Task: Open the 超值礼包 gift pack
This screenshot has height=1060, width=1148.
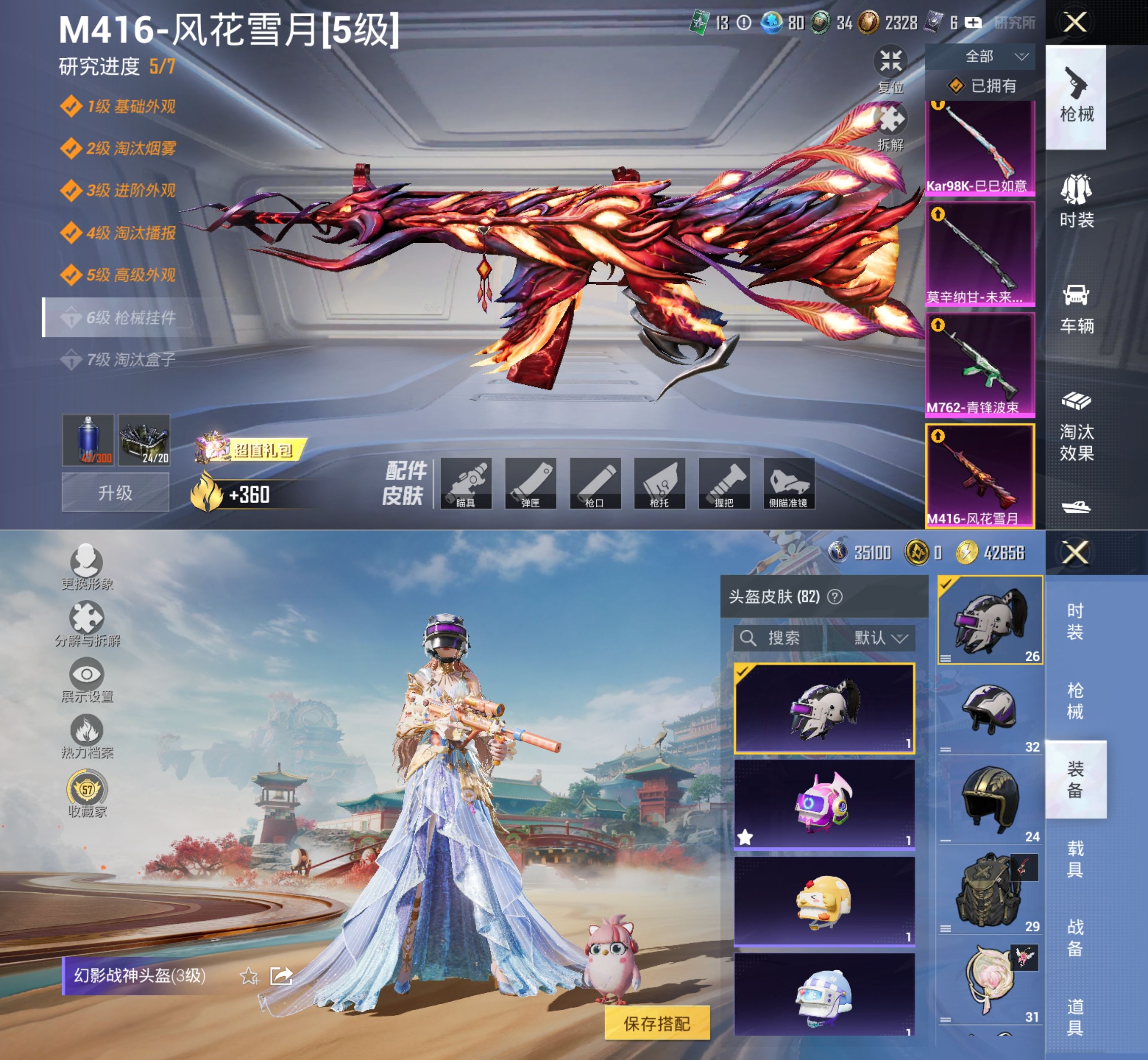Action: click(x=251, y=450)
